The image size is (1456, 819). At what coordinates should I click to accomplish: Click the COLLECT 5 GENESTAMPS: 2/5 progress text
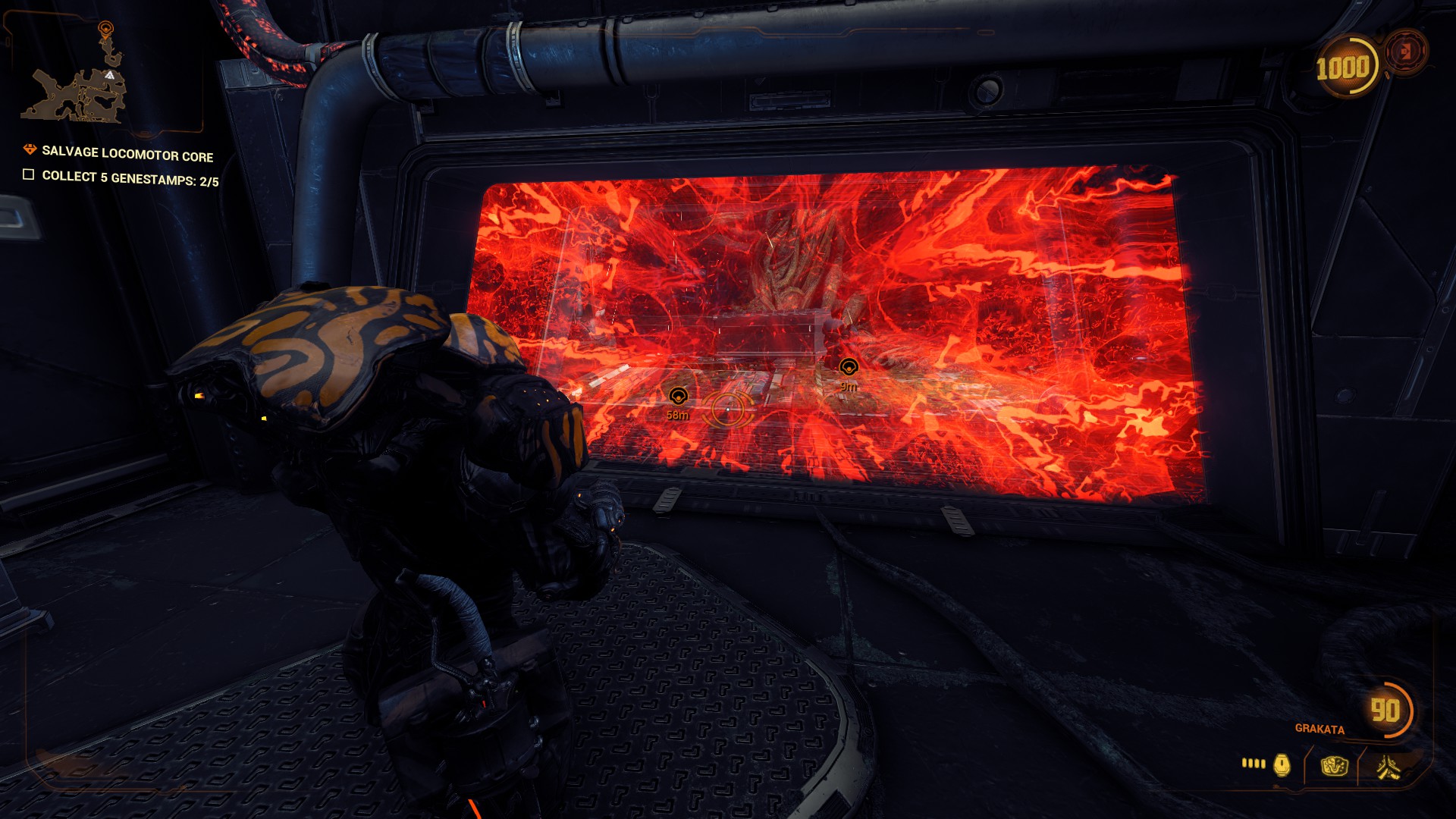(x=129, y=176)
